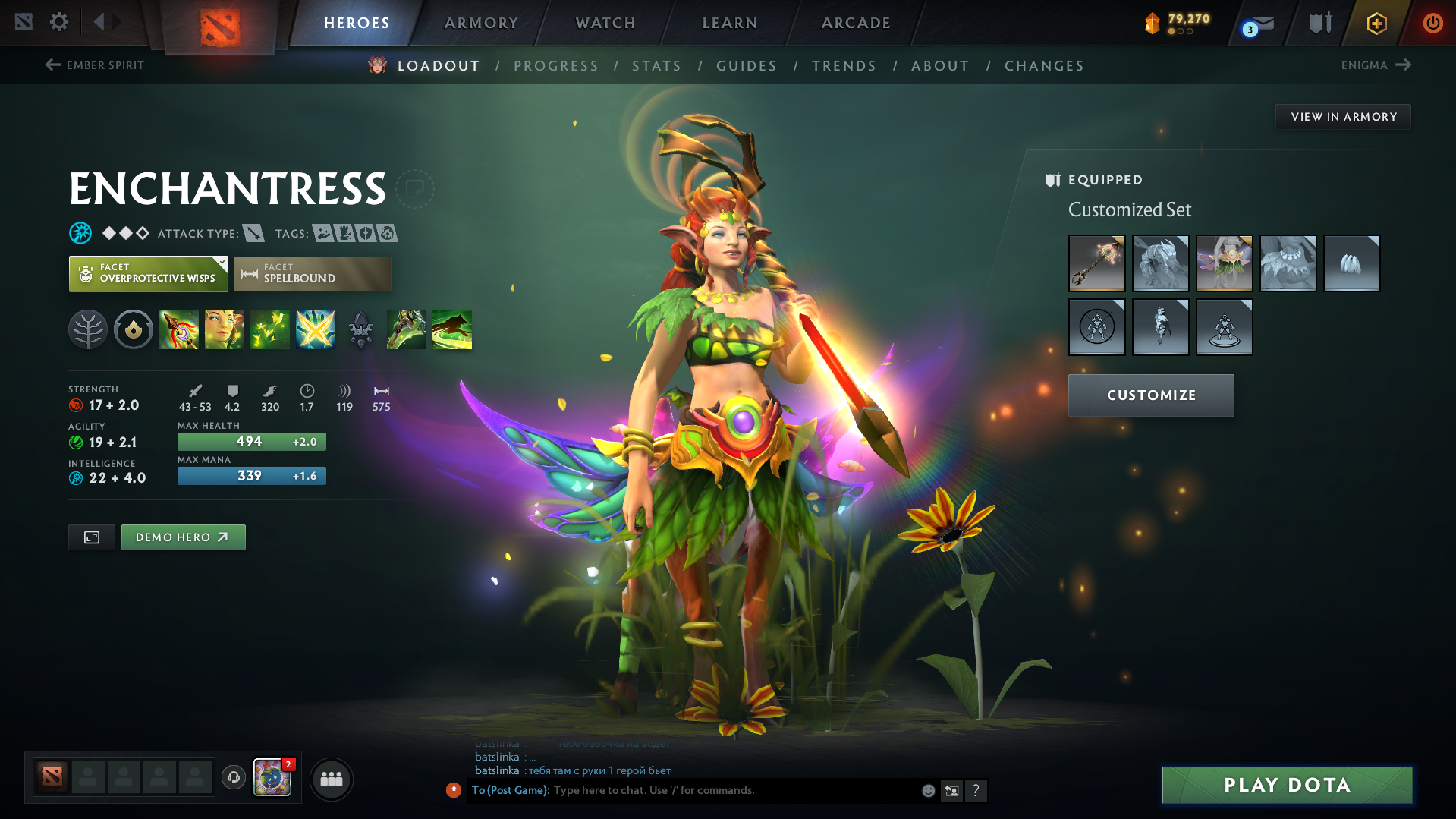Toggle fullscreen hero view button
Screen dimensions: 1456x819
tap(92, 537)
